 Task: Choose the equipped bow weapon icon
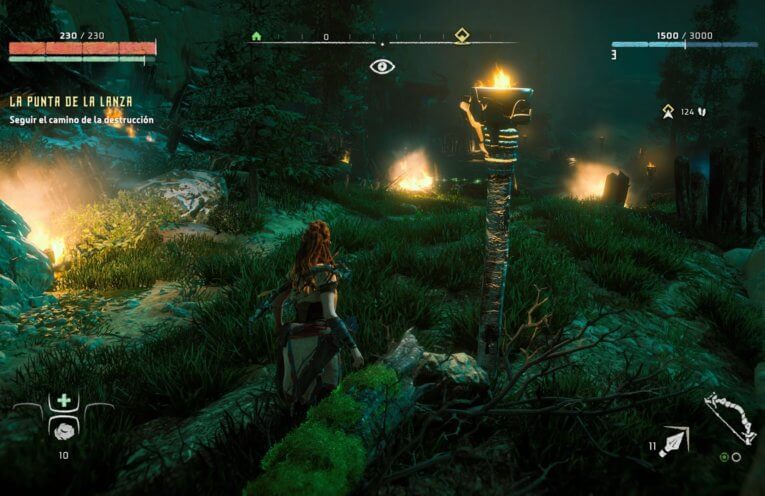point(729,419)
